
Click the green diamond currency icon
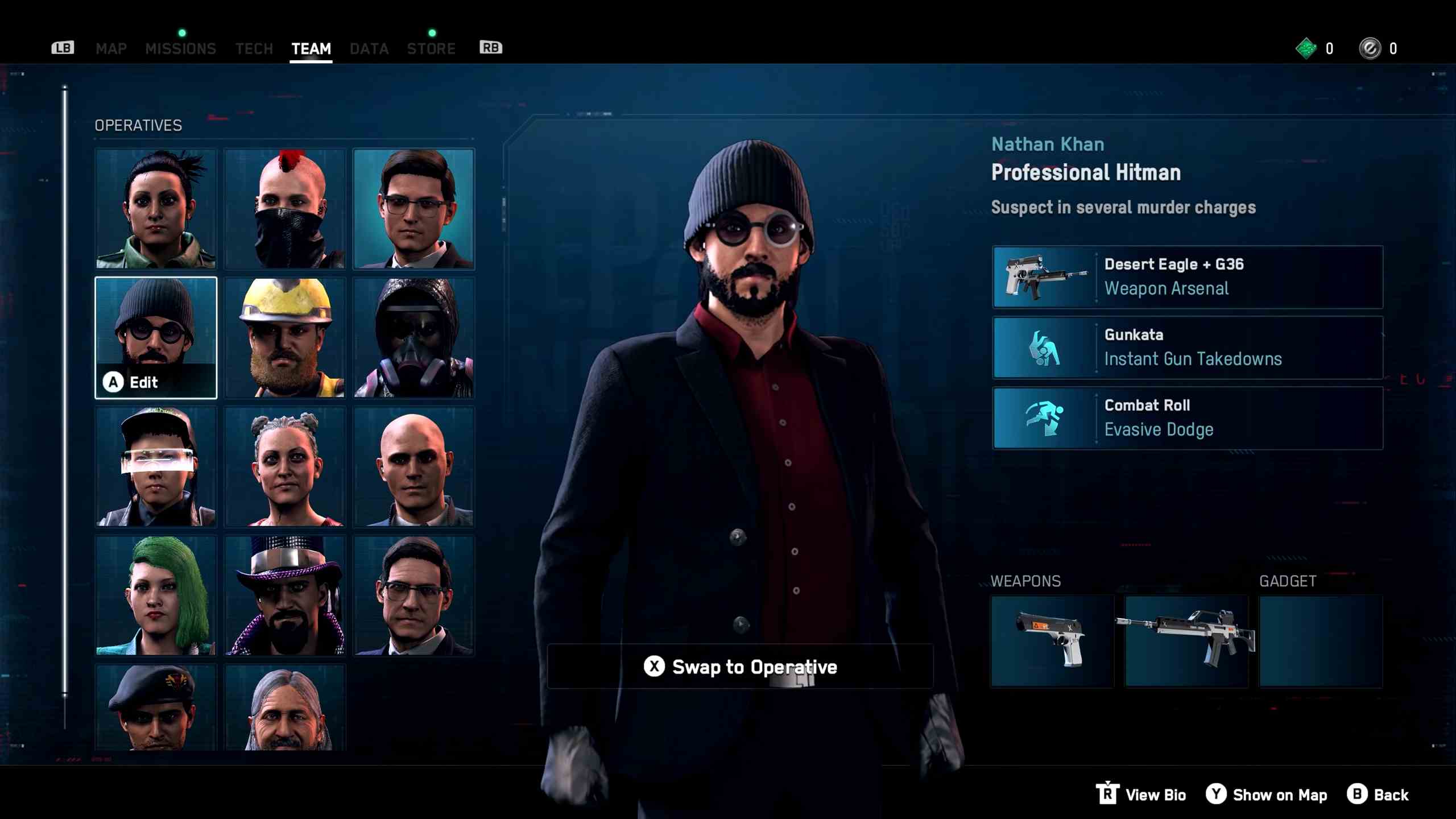tap(1306, 48)
